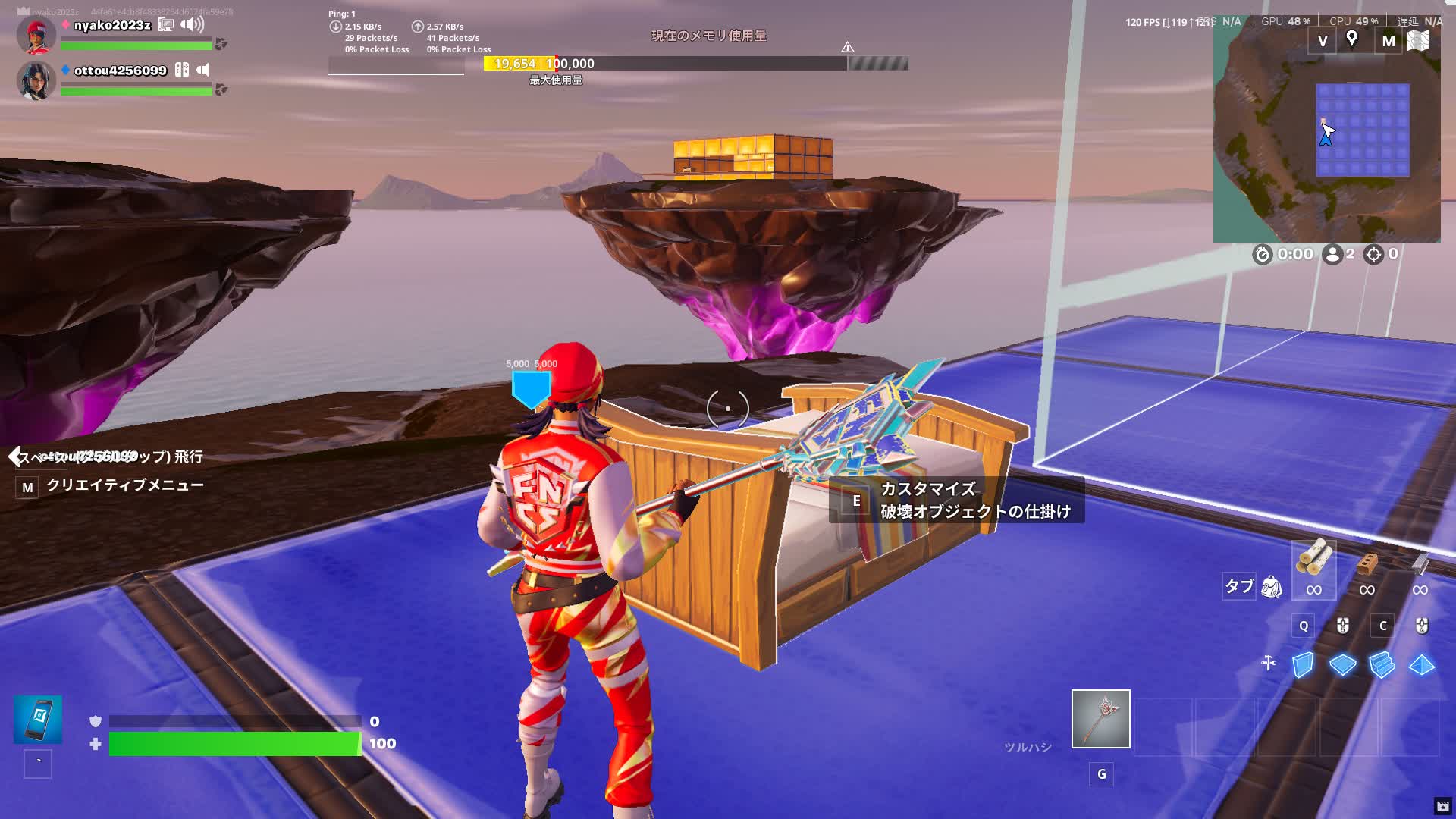The image size is (1456, 819).
Task: Choose the wood building material
Action: 1314,561
